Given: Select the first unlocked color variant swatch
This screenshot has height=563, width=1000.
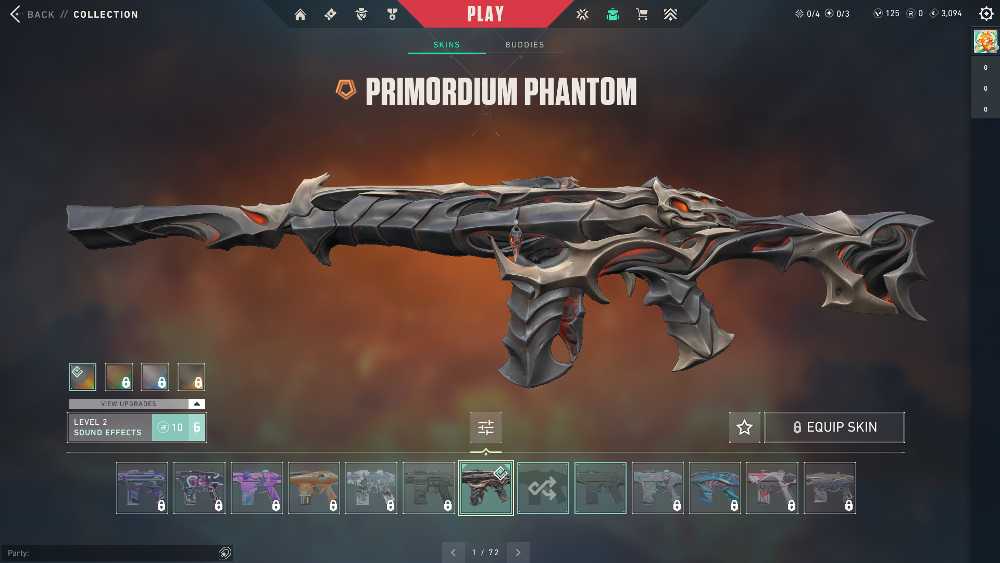Looking at the screenshot, I should coord(83,376).
